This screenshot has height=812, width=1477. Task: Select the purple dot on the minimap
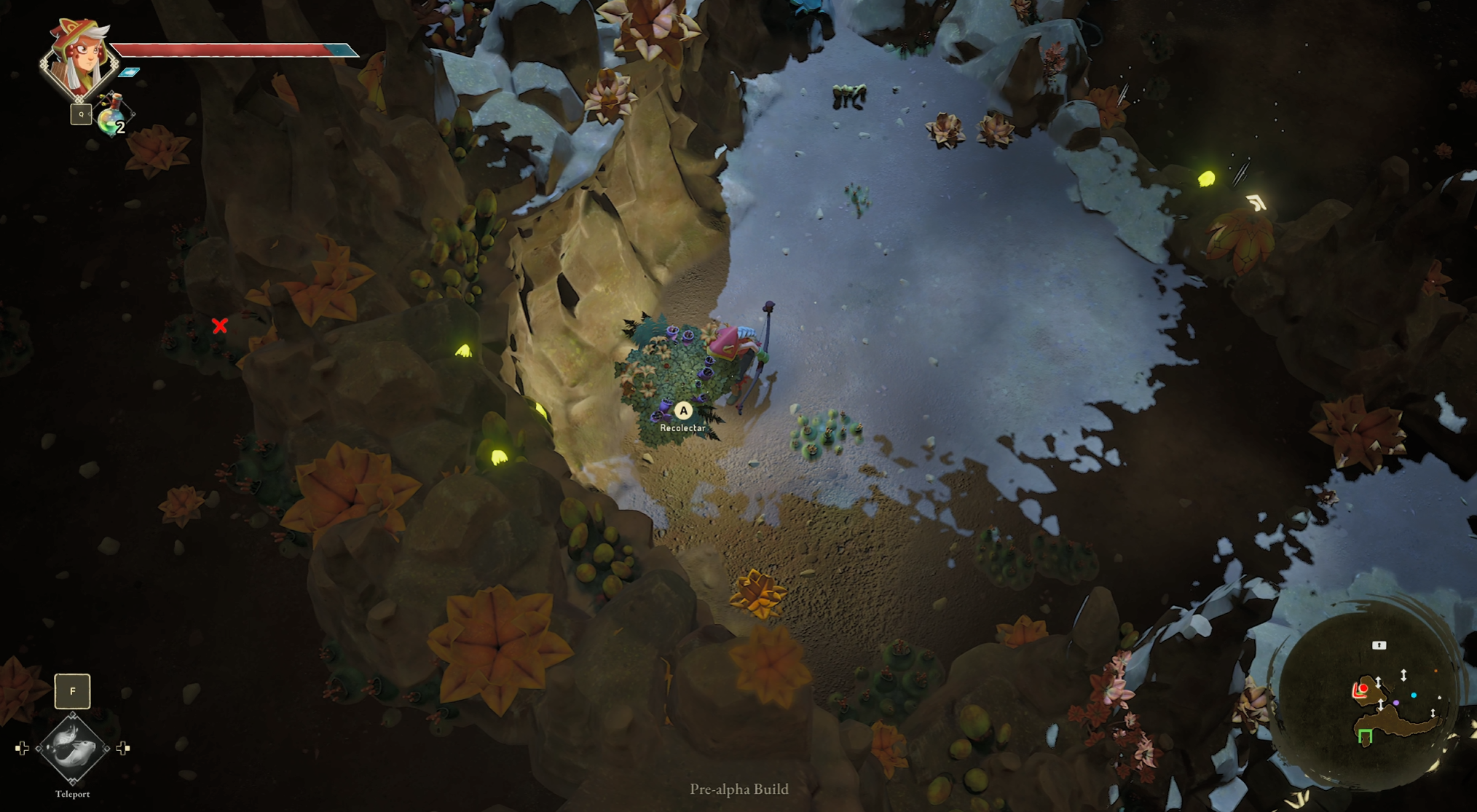click(x=1396, y=703)
